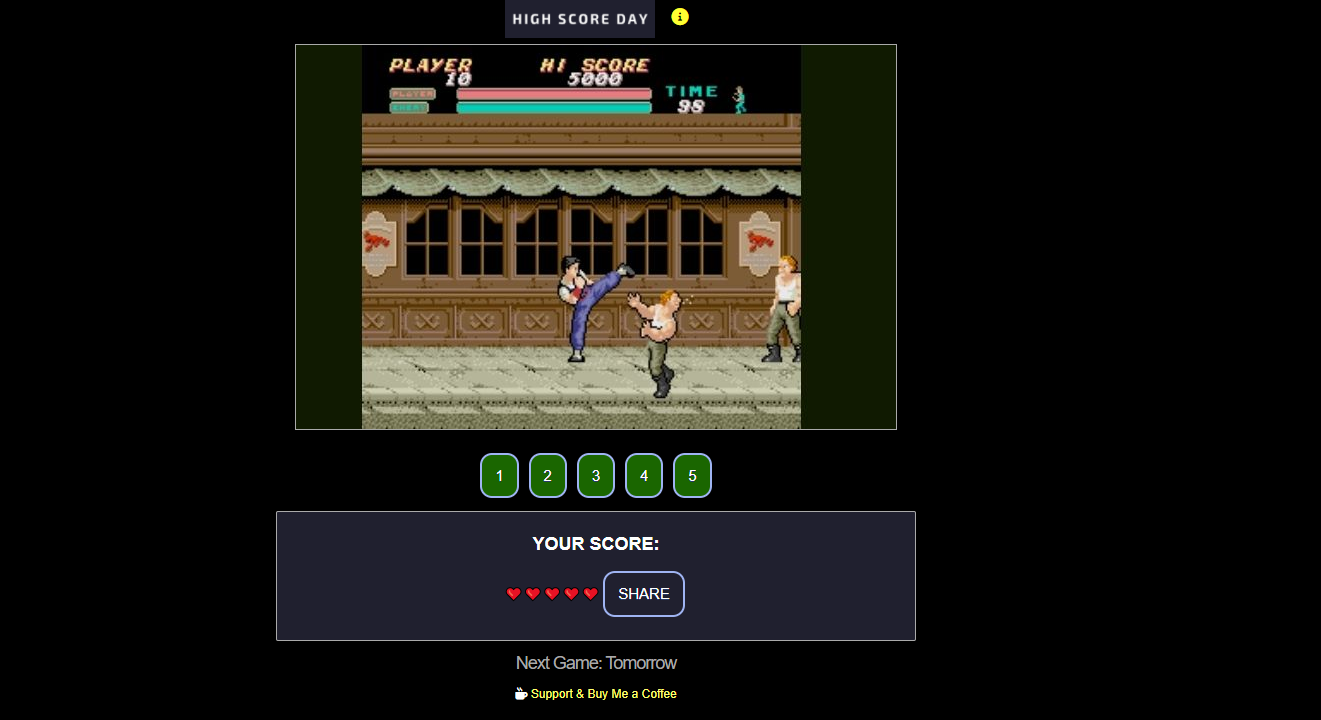Click the coffee cup icon
The image size is (1321, 720).
[x=521, y=693]
